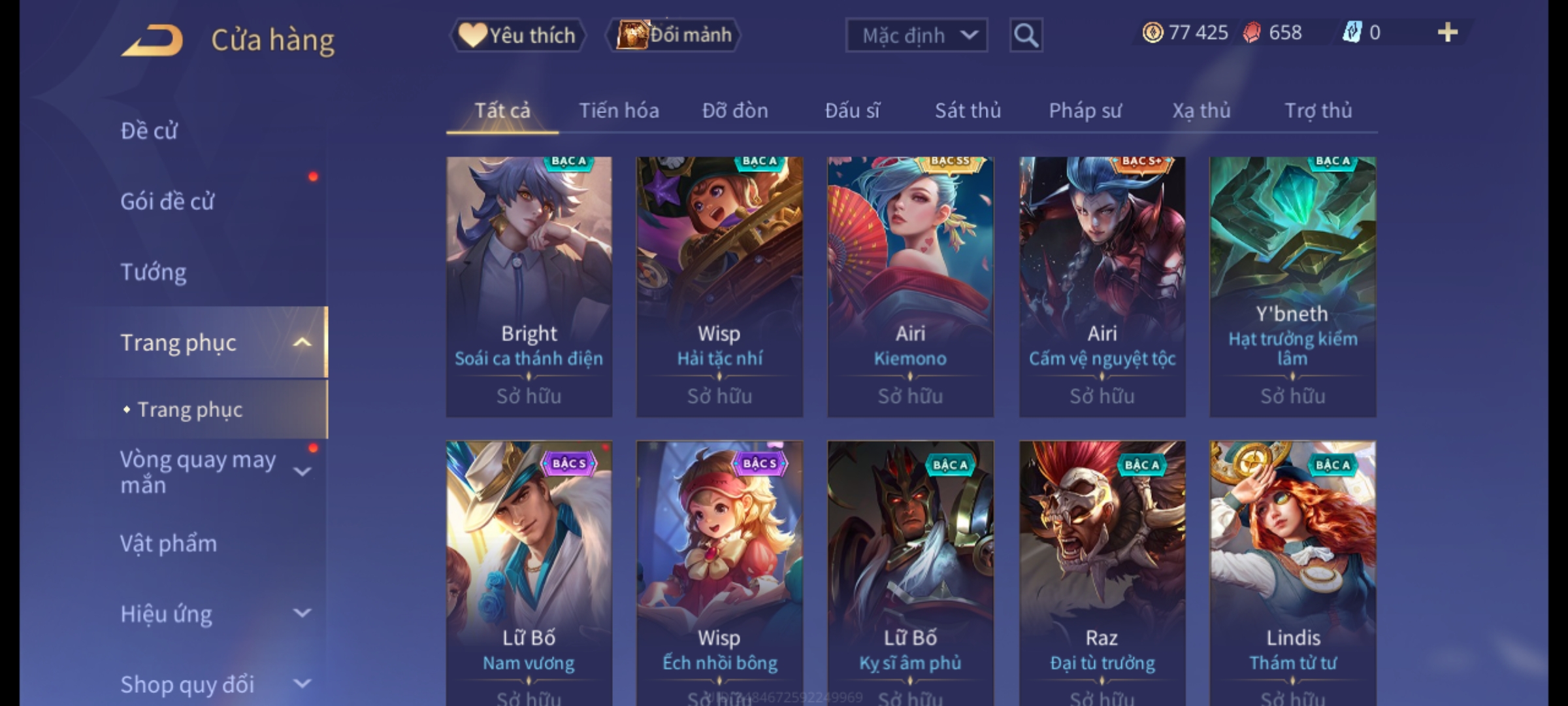1568x706 pixels.
Task: Click the magnifying glass search button
Action: (1026, 35)
